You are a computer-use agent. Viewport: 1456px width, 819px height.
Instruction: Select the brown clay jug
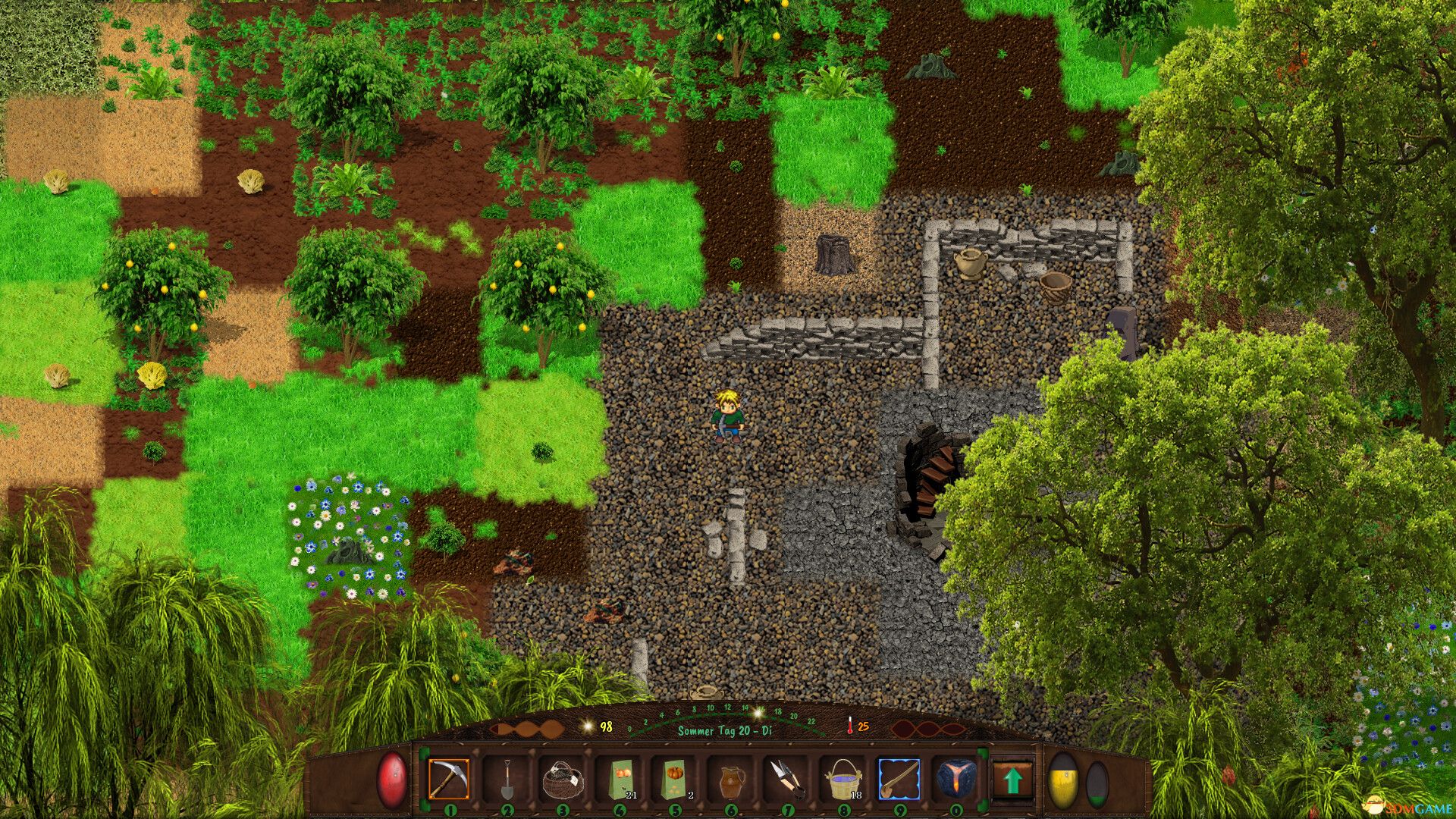pyautogui.click(x=730, y=779)
